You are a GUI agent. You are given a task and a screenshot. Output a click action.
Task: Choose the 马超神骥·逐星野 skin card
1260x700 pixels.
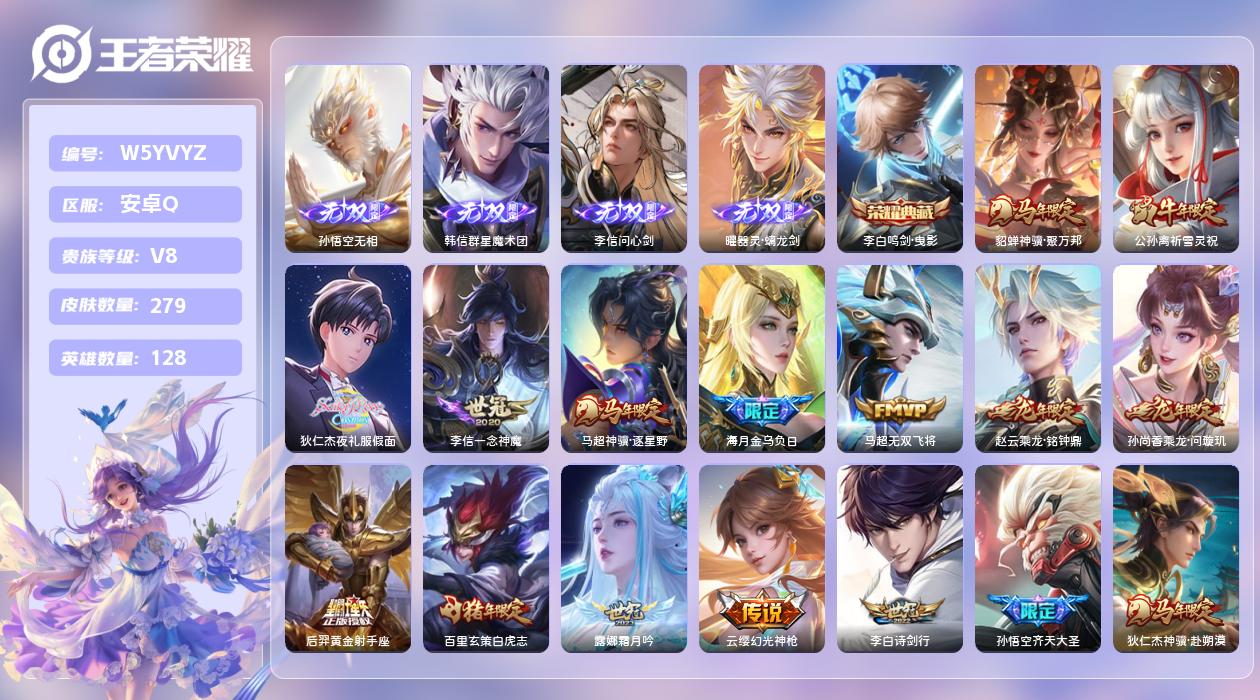point(624,358)
